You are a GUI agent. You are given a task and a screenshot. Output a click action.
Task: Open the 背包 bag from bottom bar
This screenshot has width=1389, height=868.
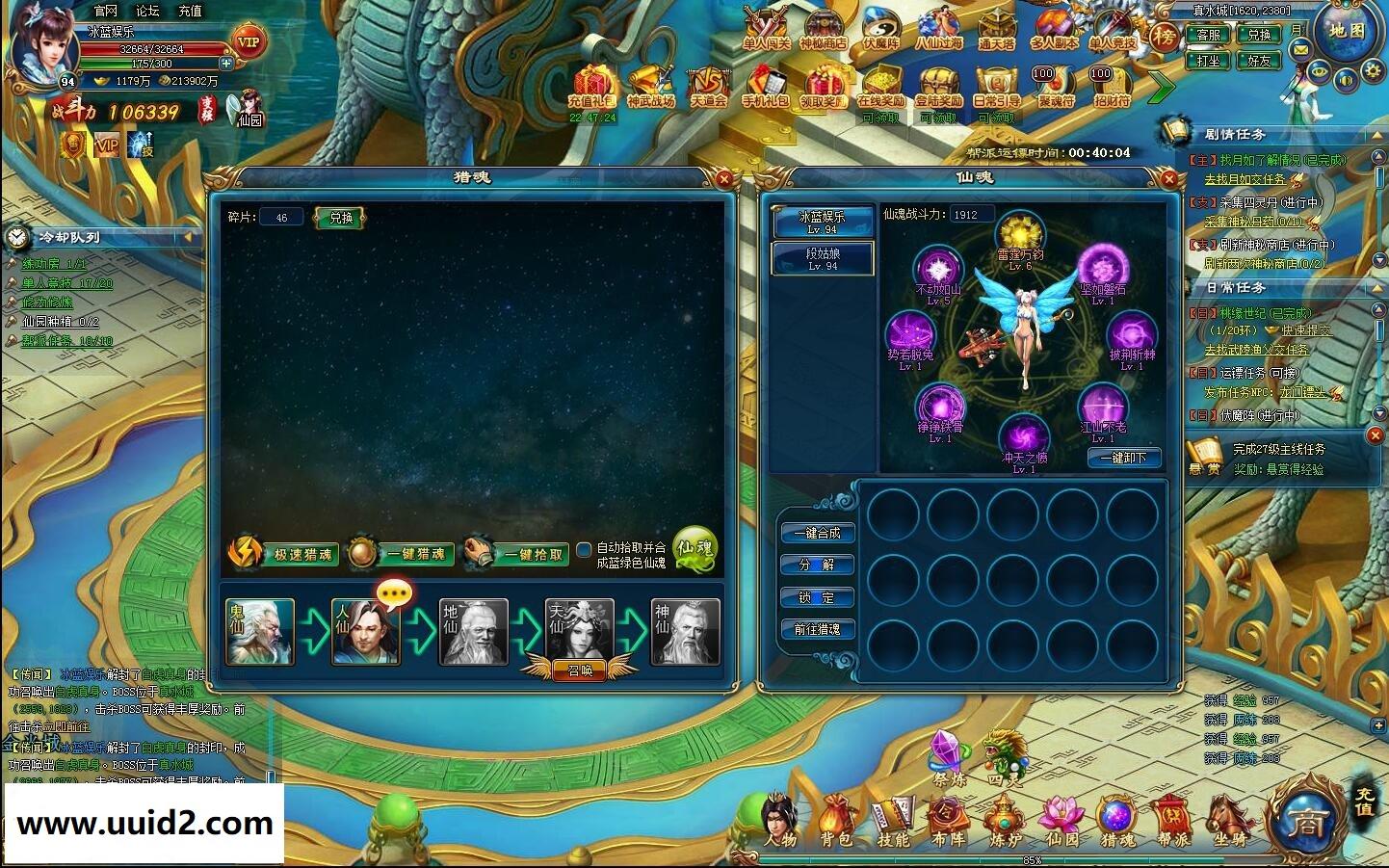point(836,822)
